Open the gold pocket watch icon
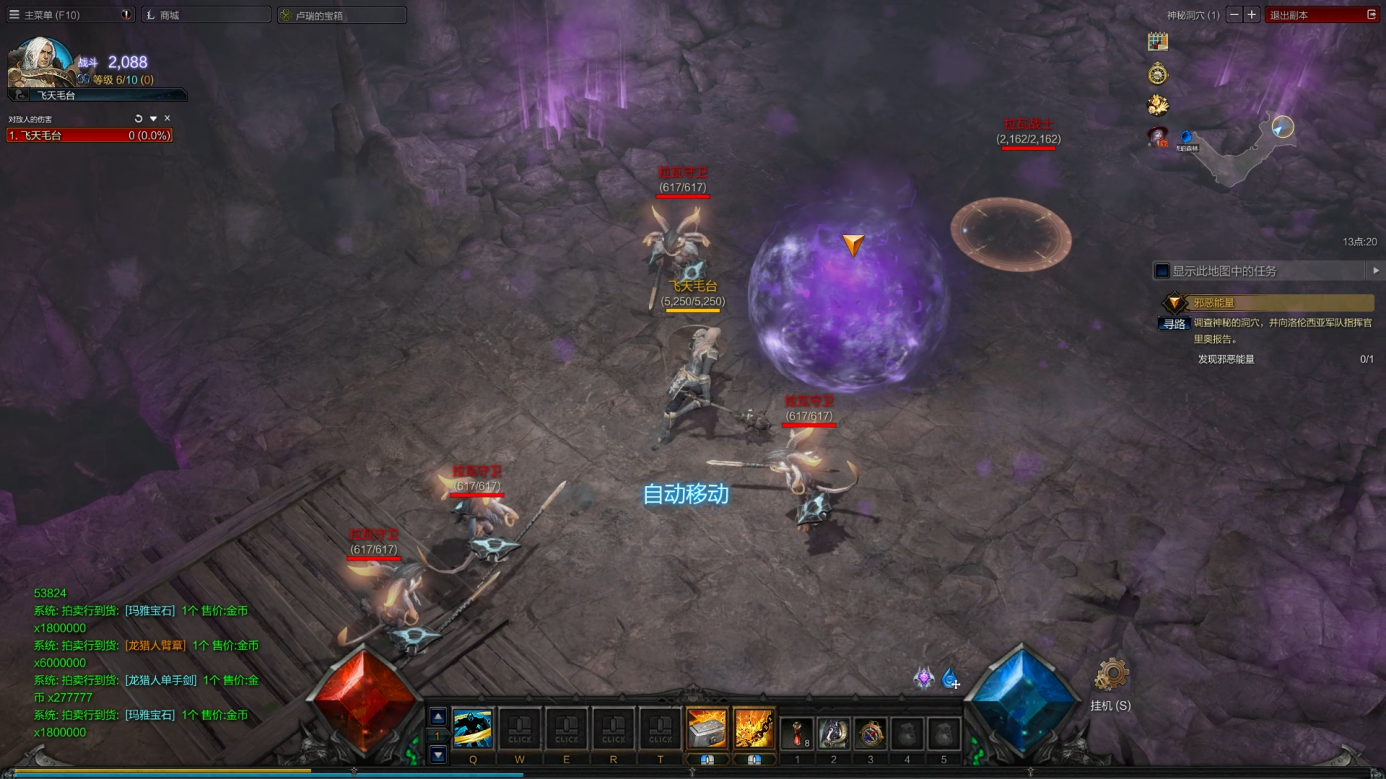The width and height of the screenshot is (1386, 779). pyautogui.click(x=1158, y=74)
